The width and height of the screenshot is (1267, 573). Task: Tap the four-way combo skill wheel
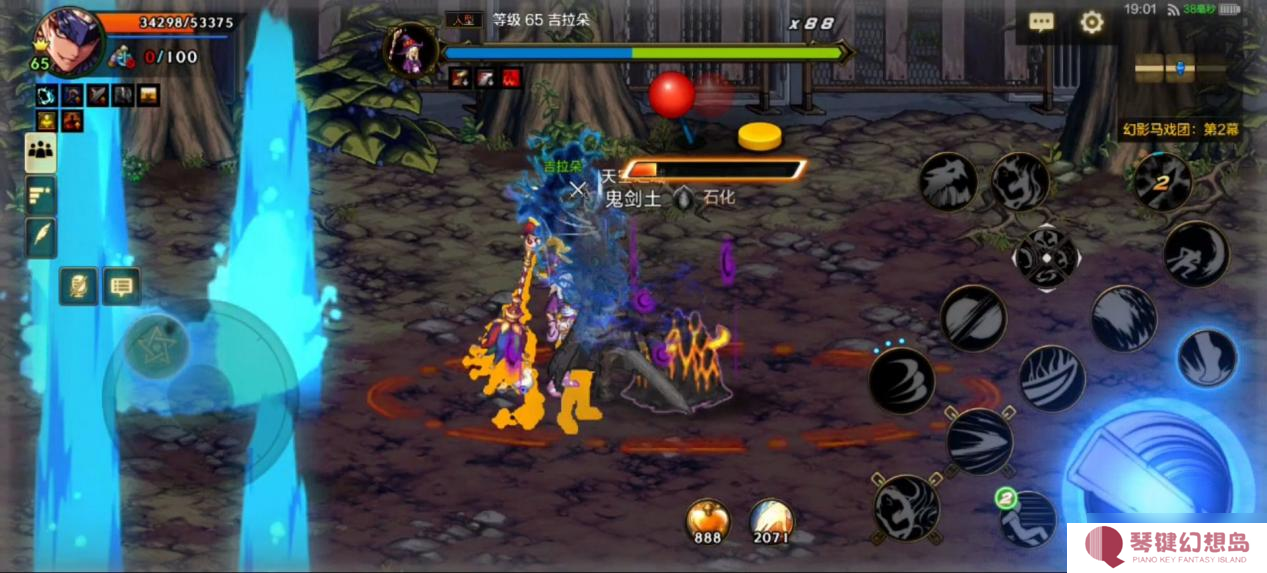(1046, 258)
